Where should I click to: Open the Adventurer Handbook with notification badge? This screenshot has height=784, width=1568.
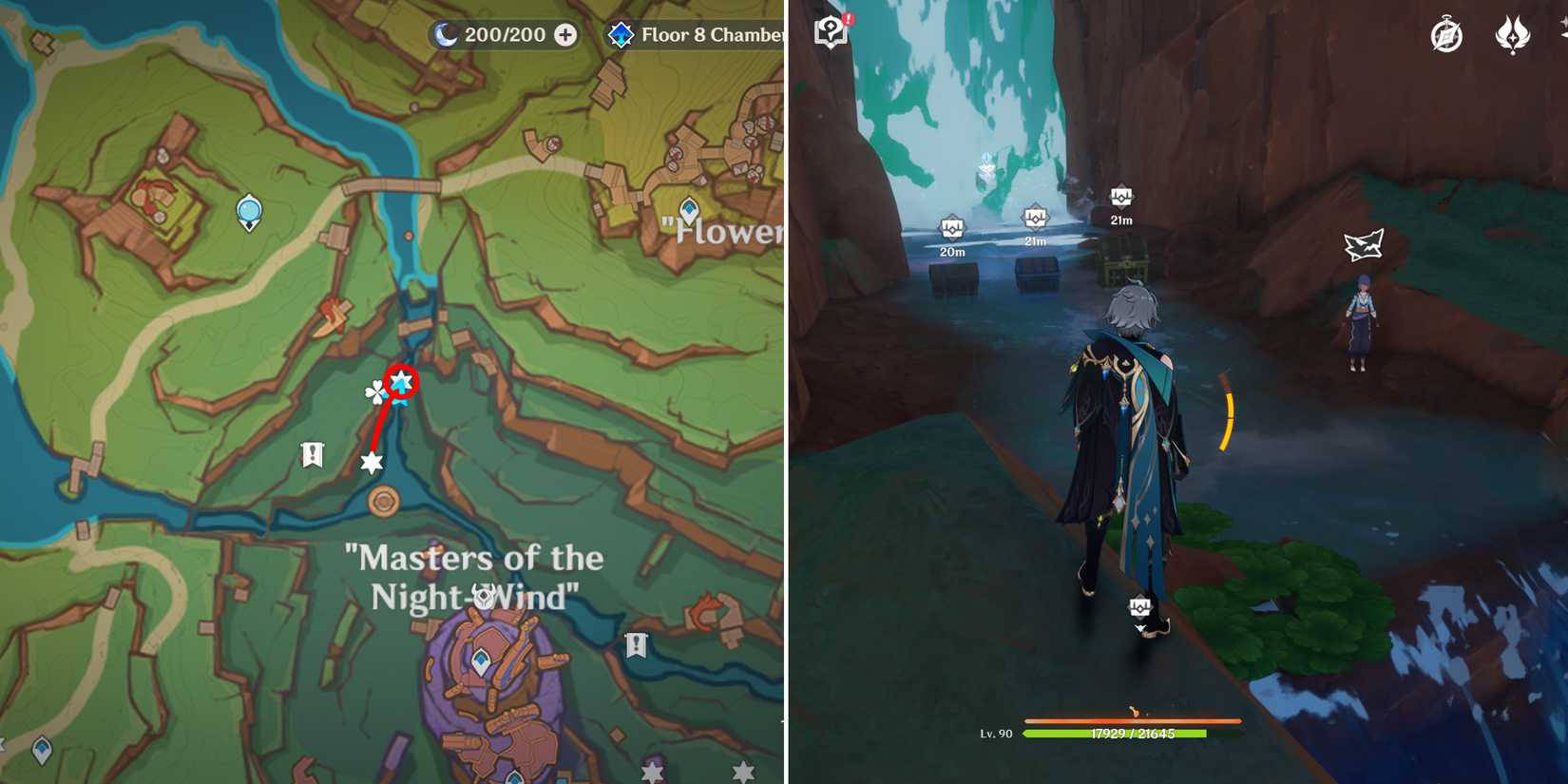830,31
